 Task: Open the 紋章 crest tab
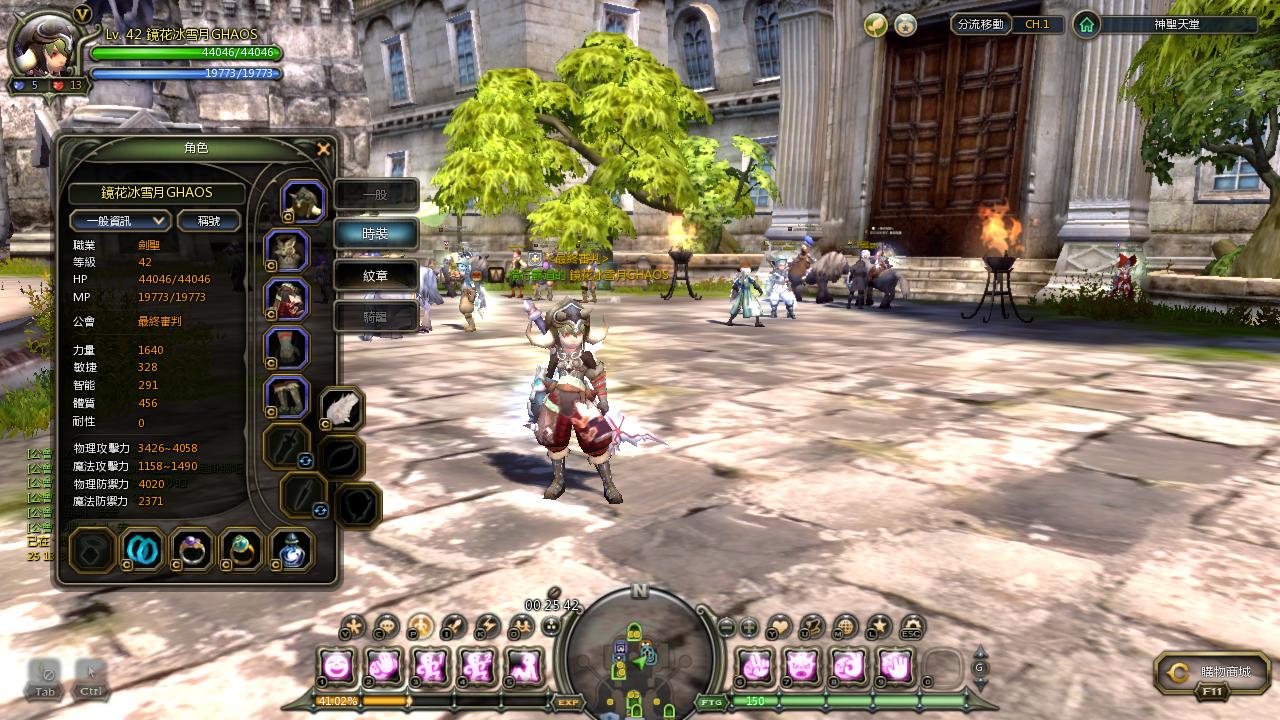tap(375, 275)
